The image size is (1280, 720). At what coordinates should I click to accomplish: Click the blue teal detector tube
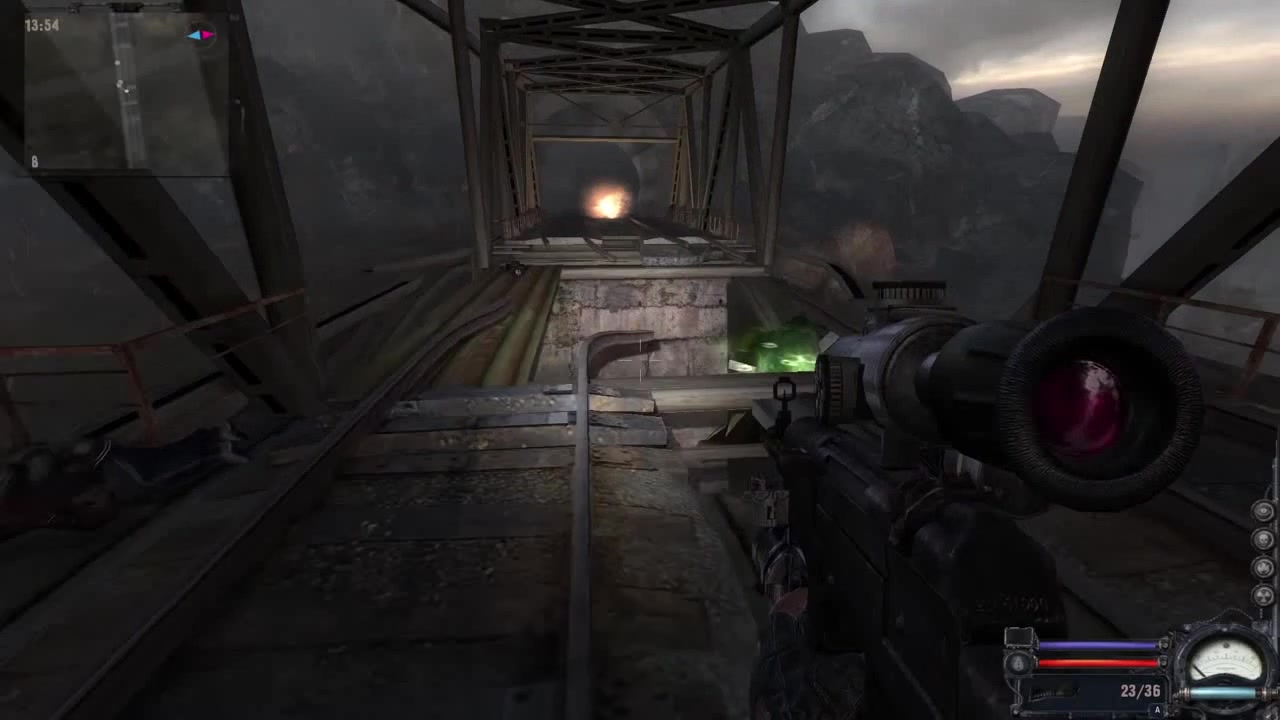coord(1223,693)
